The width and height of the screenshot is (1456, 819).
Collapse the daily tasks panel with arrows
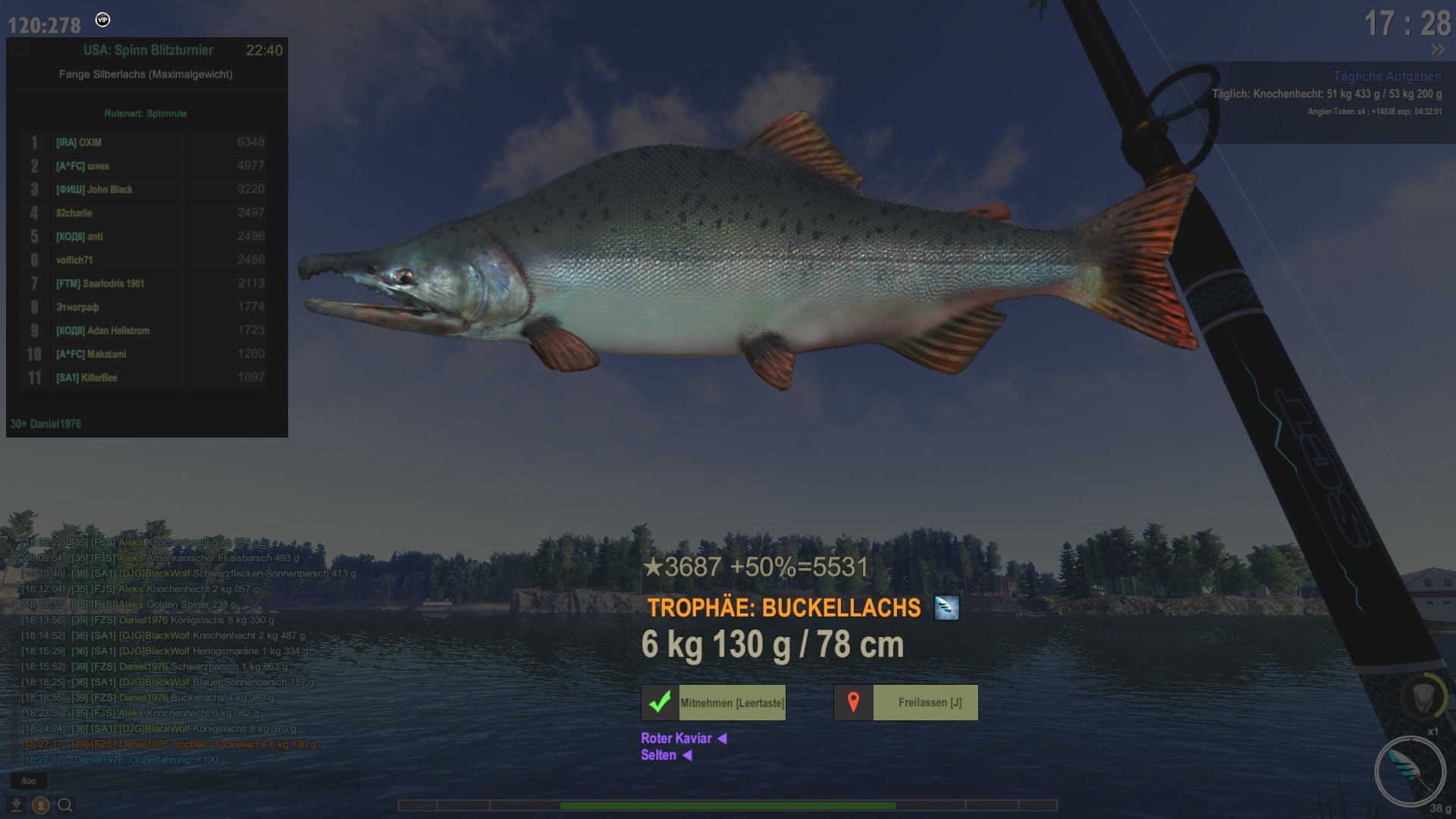click(x=1438, y=50)
